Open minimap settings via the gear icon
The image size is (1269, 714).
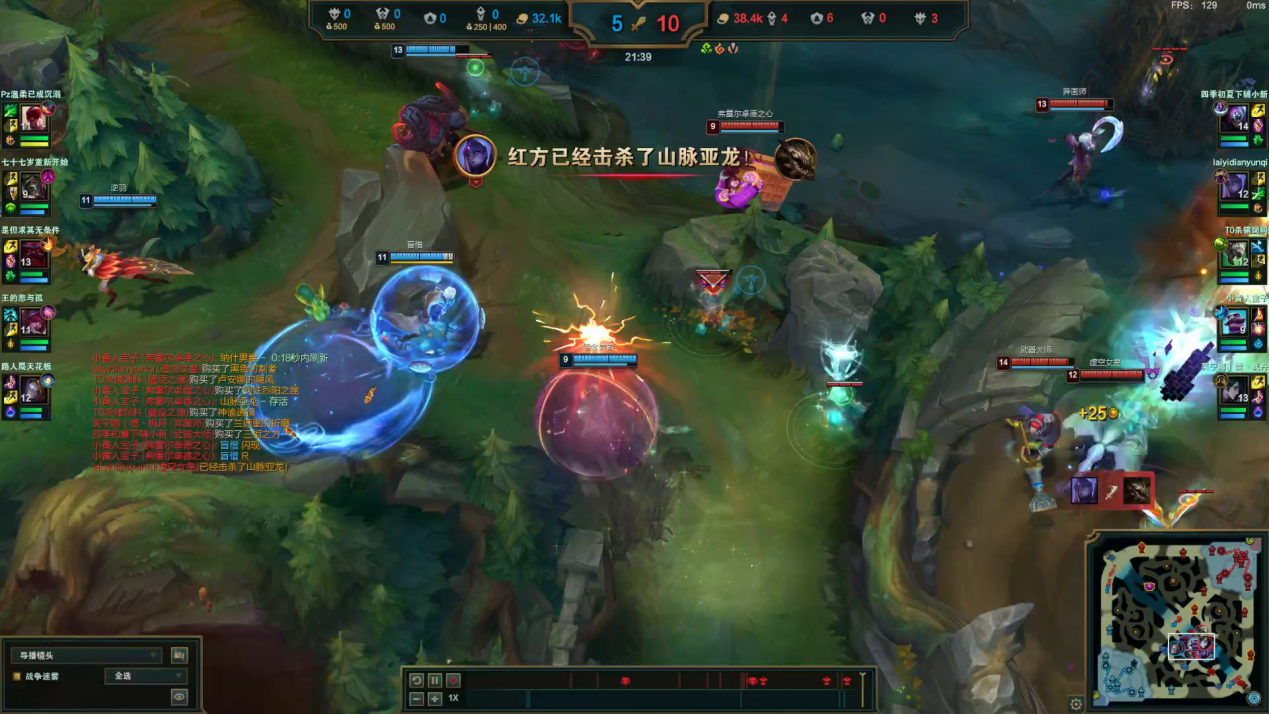point(1076,704)
